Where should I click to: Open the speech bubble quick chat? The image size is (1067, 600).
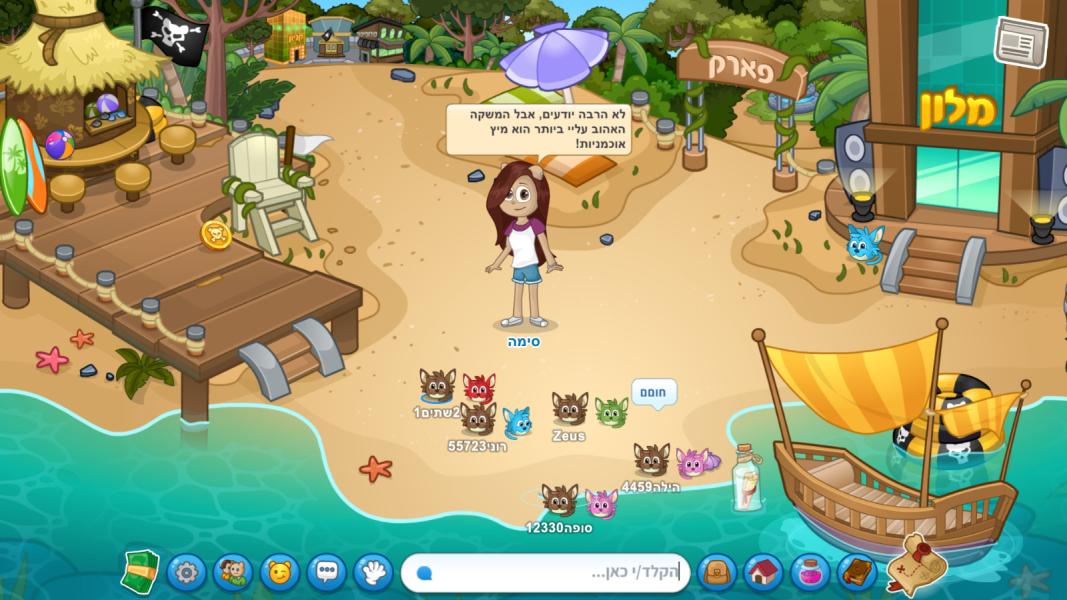327,573
